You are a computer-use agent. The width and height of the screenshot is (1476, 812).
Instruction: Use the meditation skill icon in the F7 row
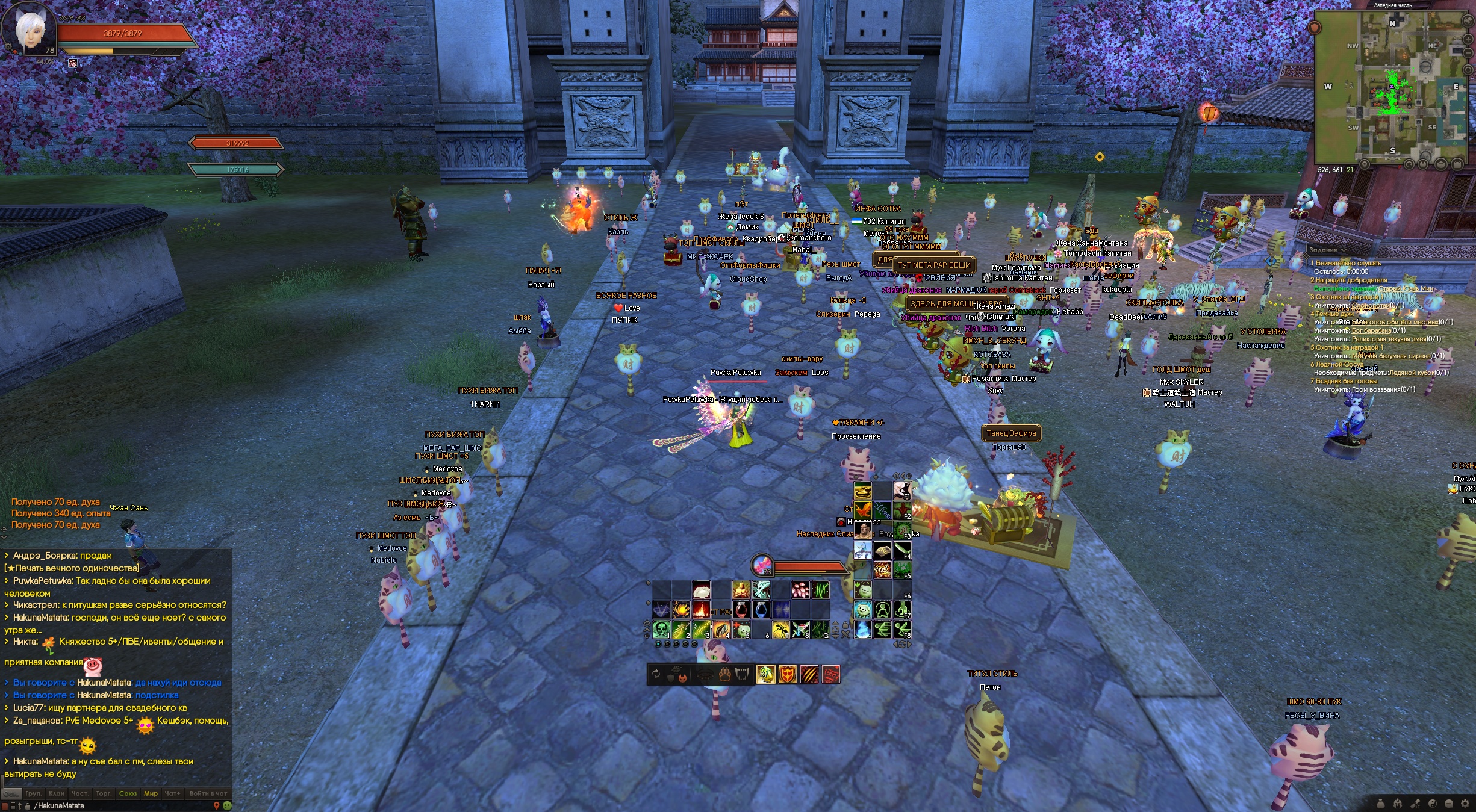coord(882,610)
